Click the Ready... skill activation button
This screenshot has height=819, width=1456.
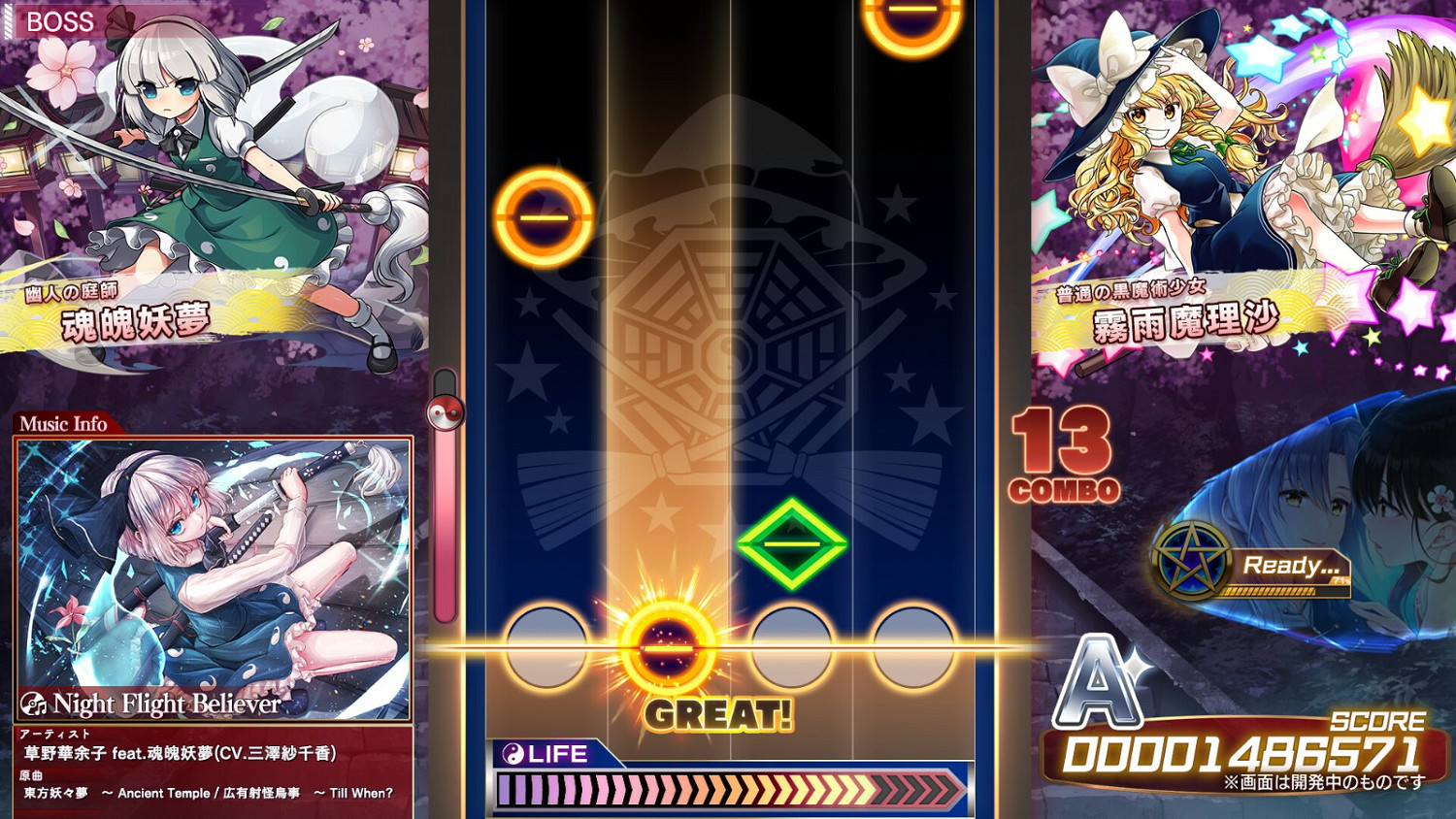point(1291,567)
